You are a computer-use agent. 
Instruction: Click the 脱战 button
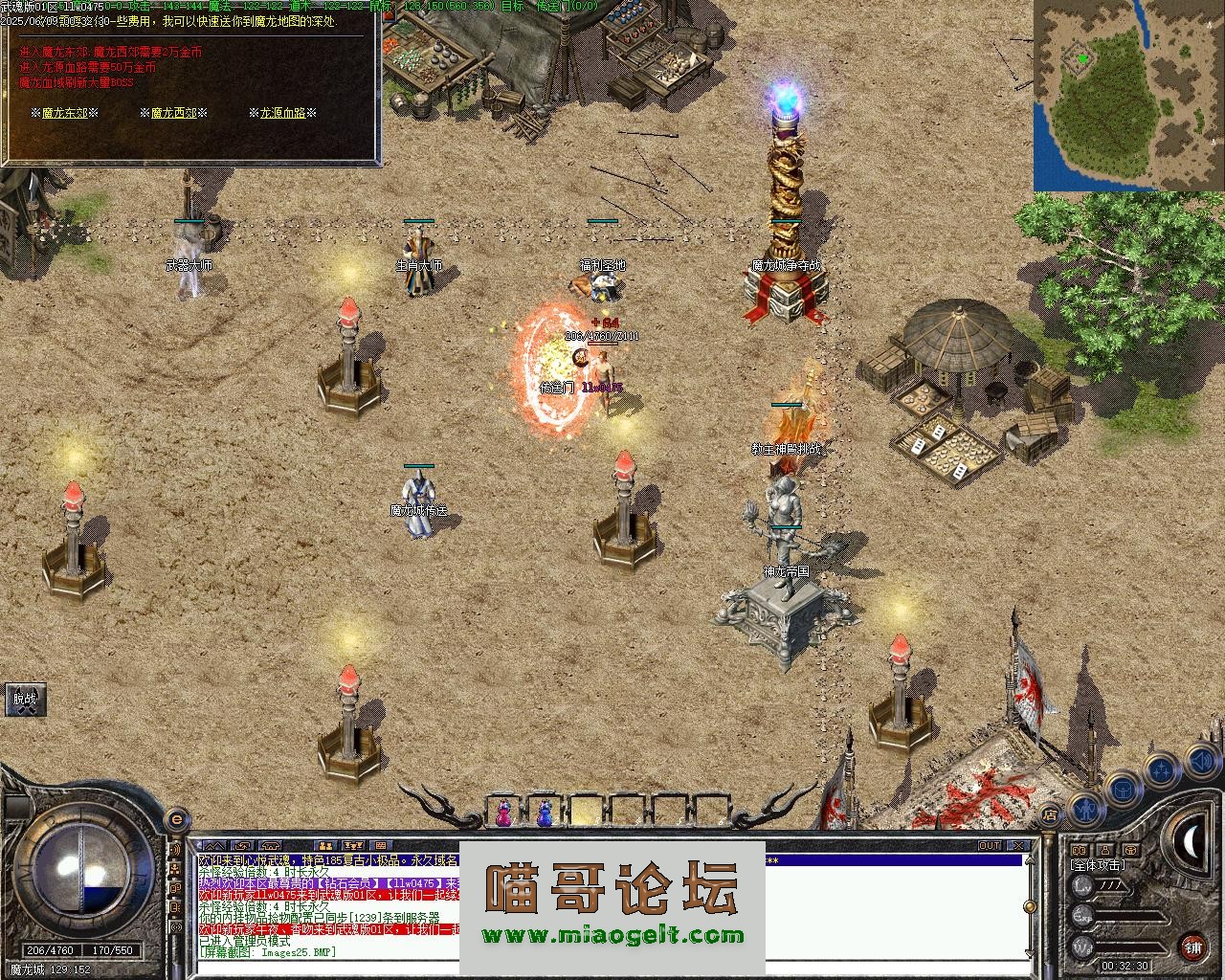pos(25,700)
